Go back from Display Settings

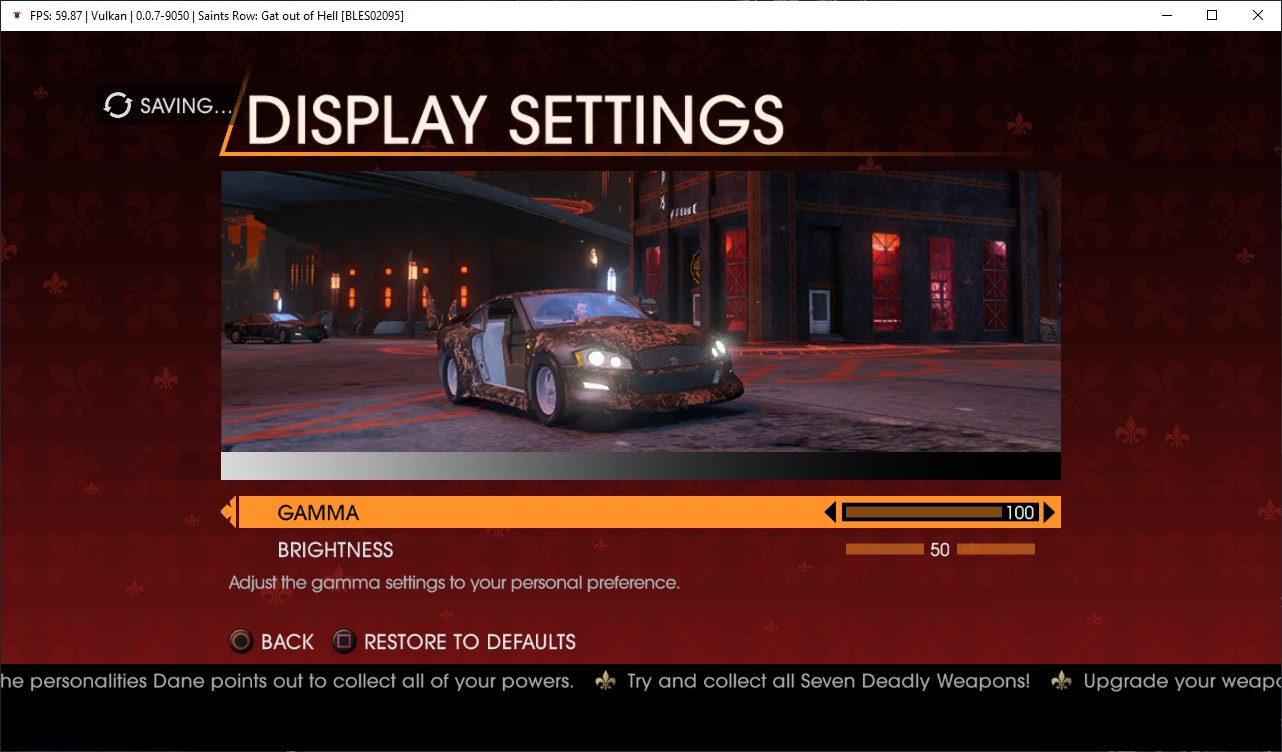tap(272, 642)
